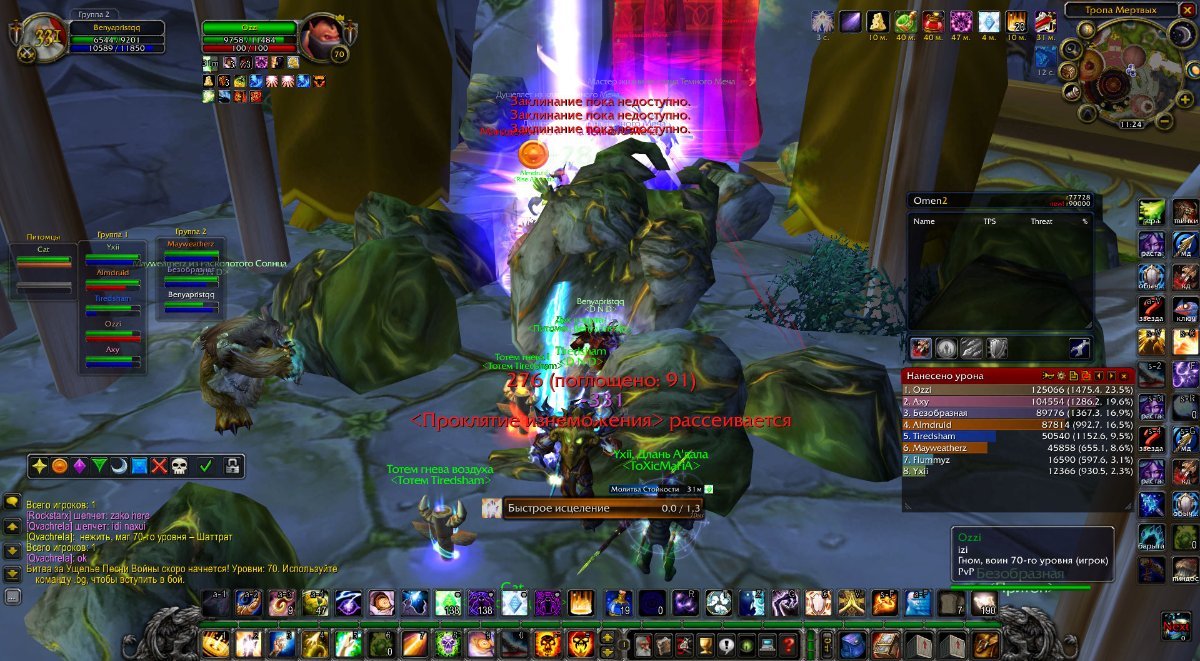This screenshot has height=661, width=1200.
Task: Click the target portrait of Ozzi
Action: (x=322, y=38)
